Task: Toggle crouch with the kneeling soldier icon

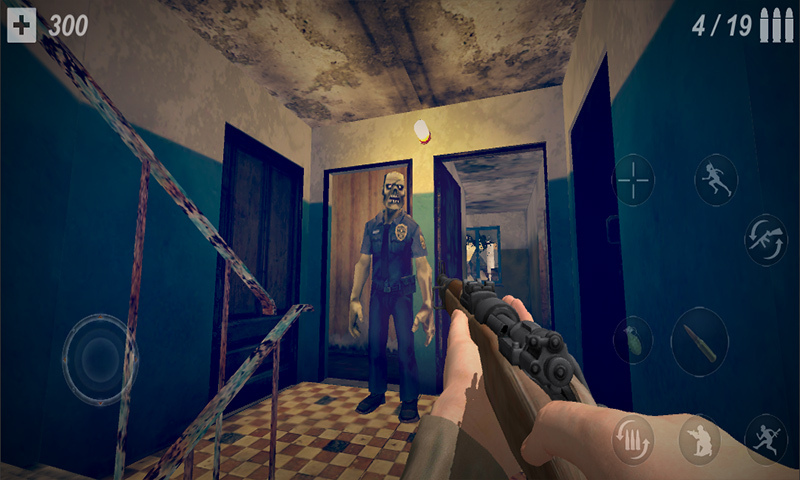Action: (700, 438)
